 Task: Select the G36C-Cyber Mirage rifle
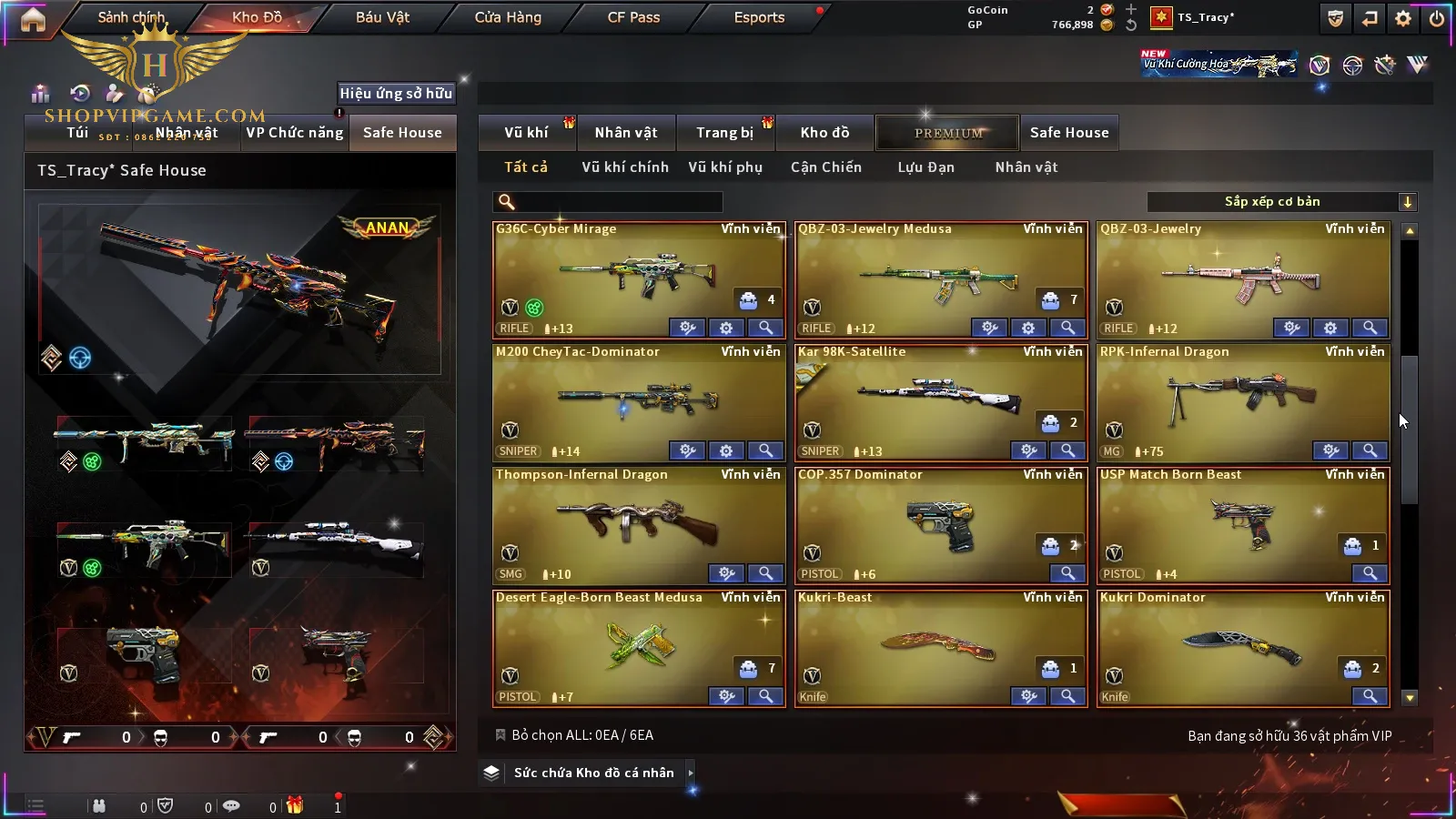[x=637, y=273]
